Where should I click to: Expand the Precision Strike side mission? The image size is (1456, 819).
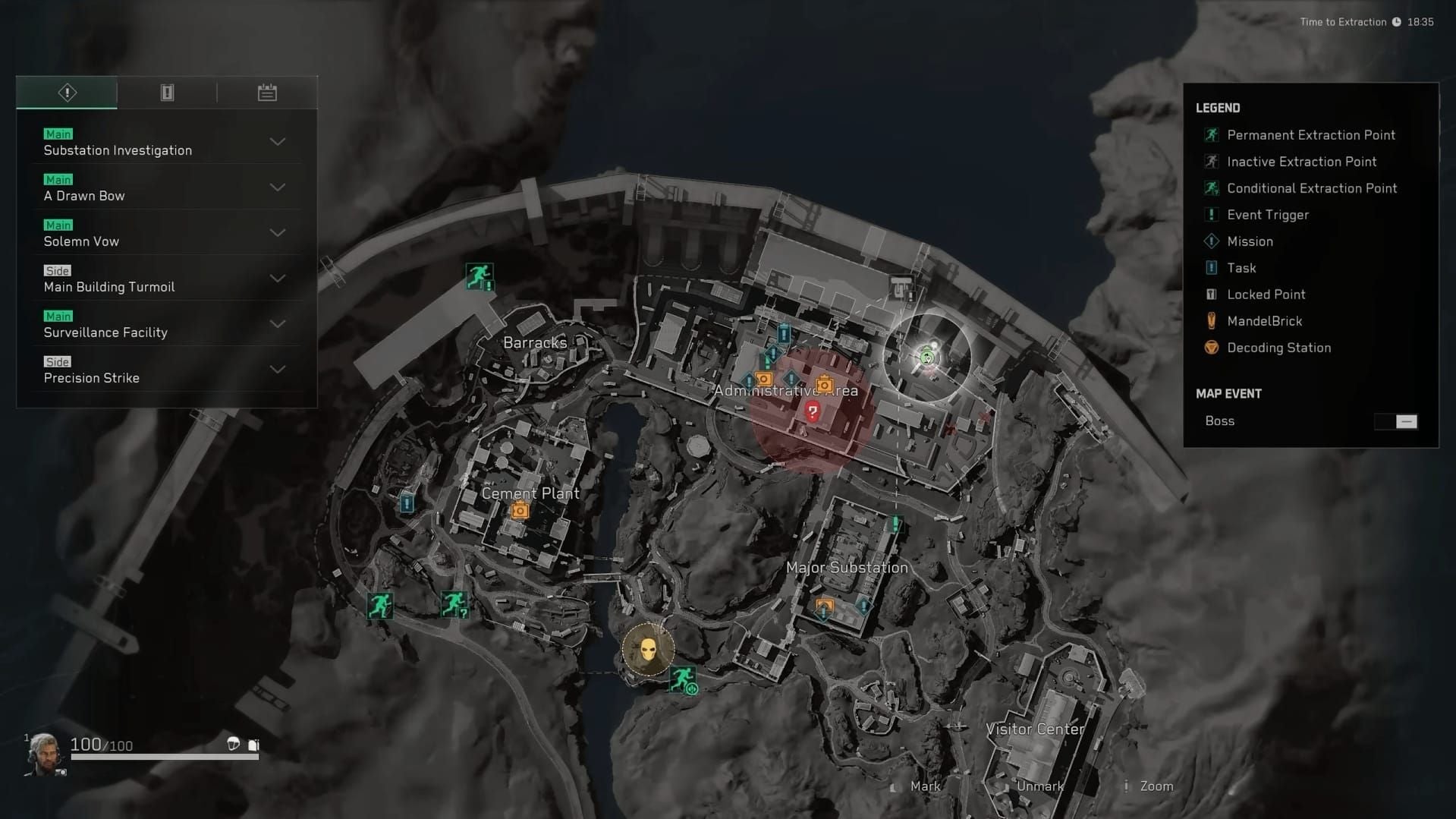[x=278, y=370]
